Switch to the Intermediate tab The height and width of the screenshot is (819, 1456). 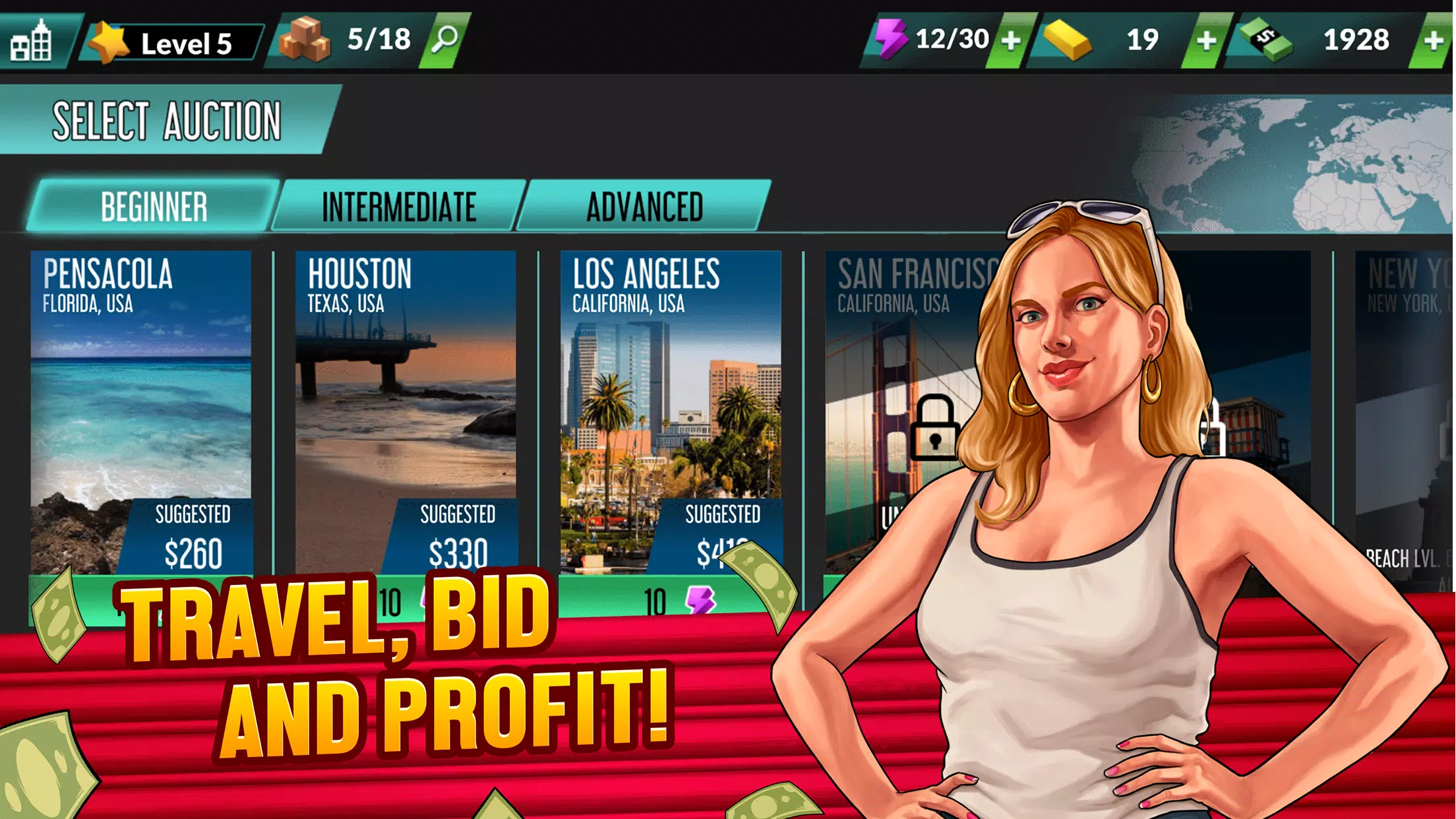pyautogui.click(x=398, y=206)
